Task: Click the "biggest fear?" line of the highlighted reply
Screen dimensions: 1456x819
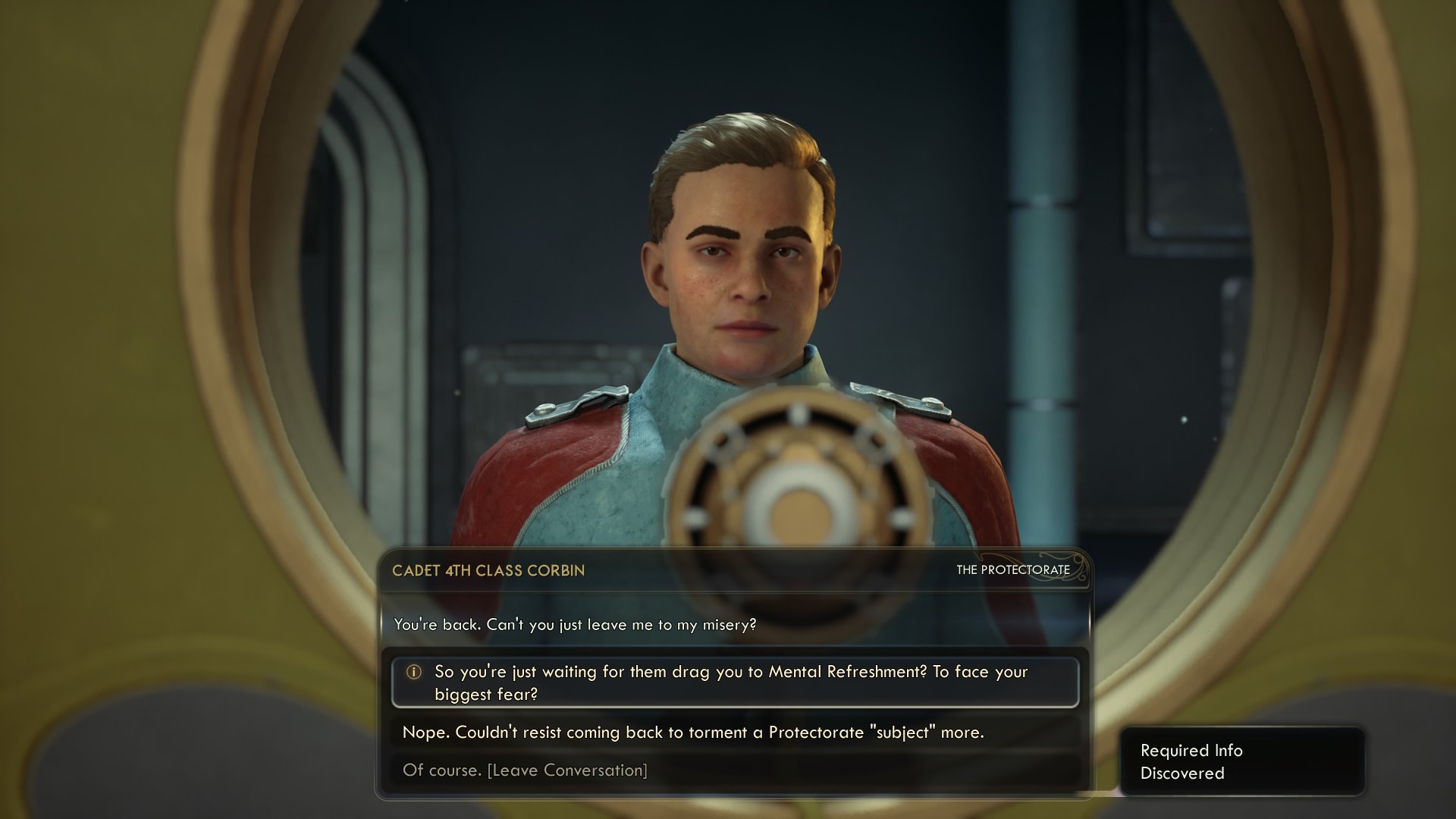Action: tap(485, 692)
